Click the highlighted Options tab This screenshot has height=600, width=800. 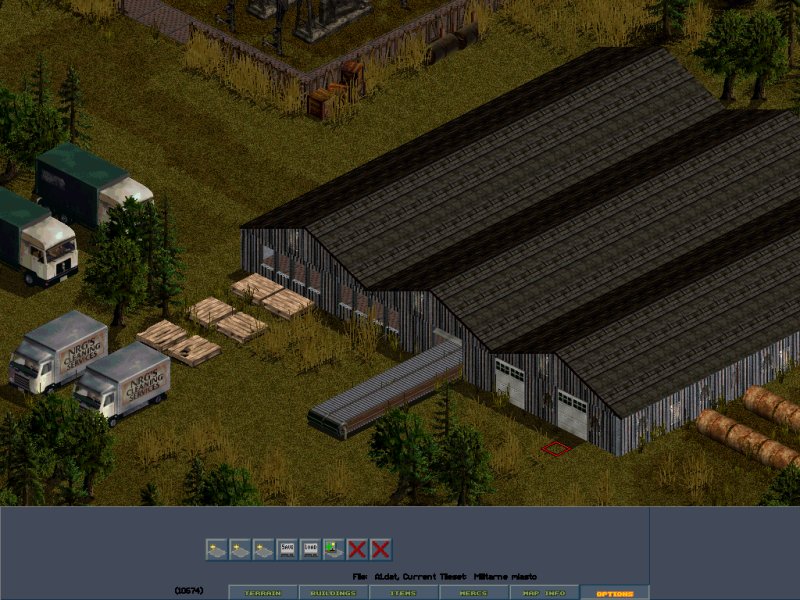pos(614,593)
